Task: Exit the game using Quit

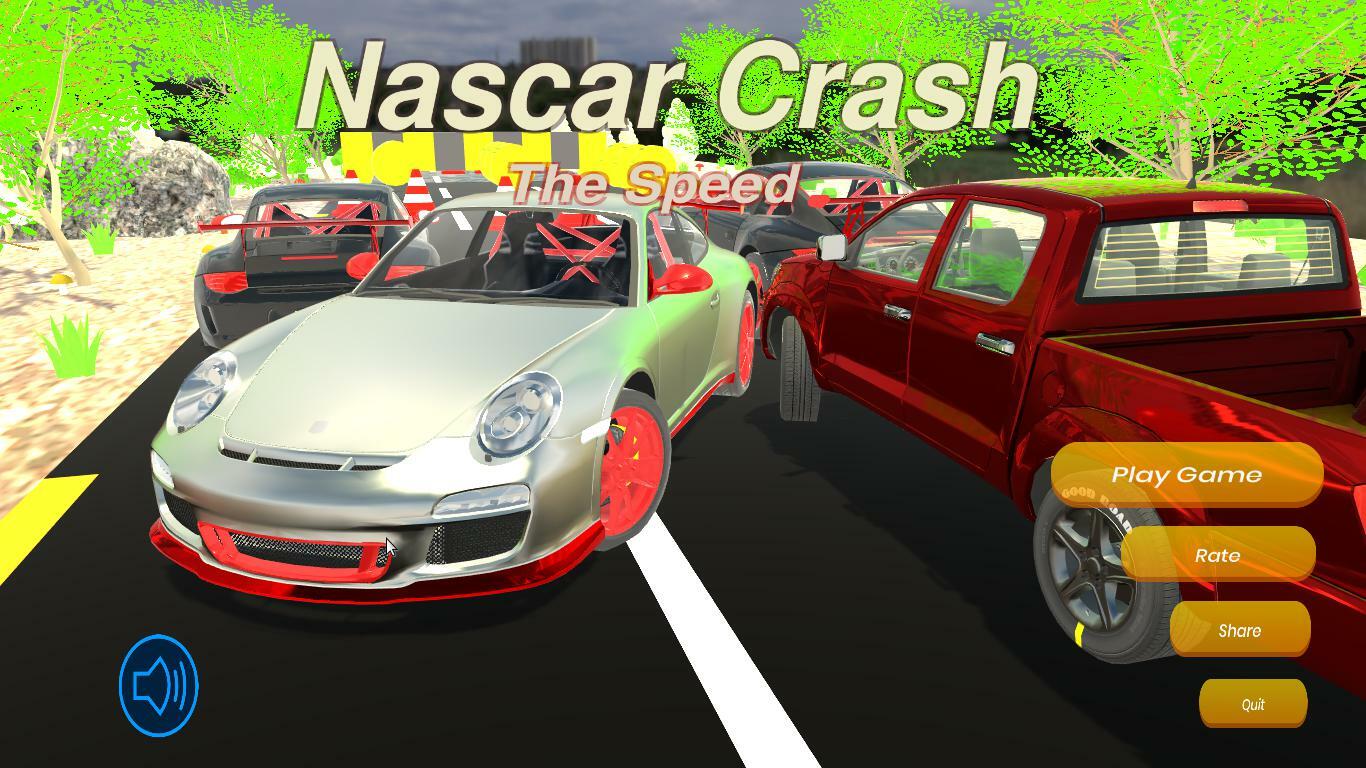Action: [x=1253, y=703]
